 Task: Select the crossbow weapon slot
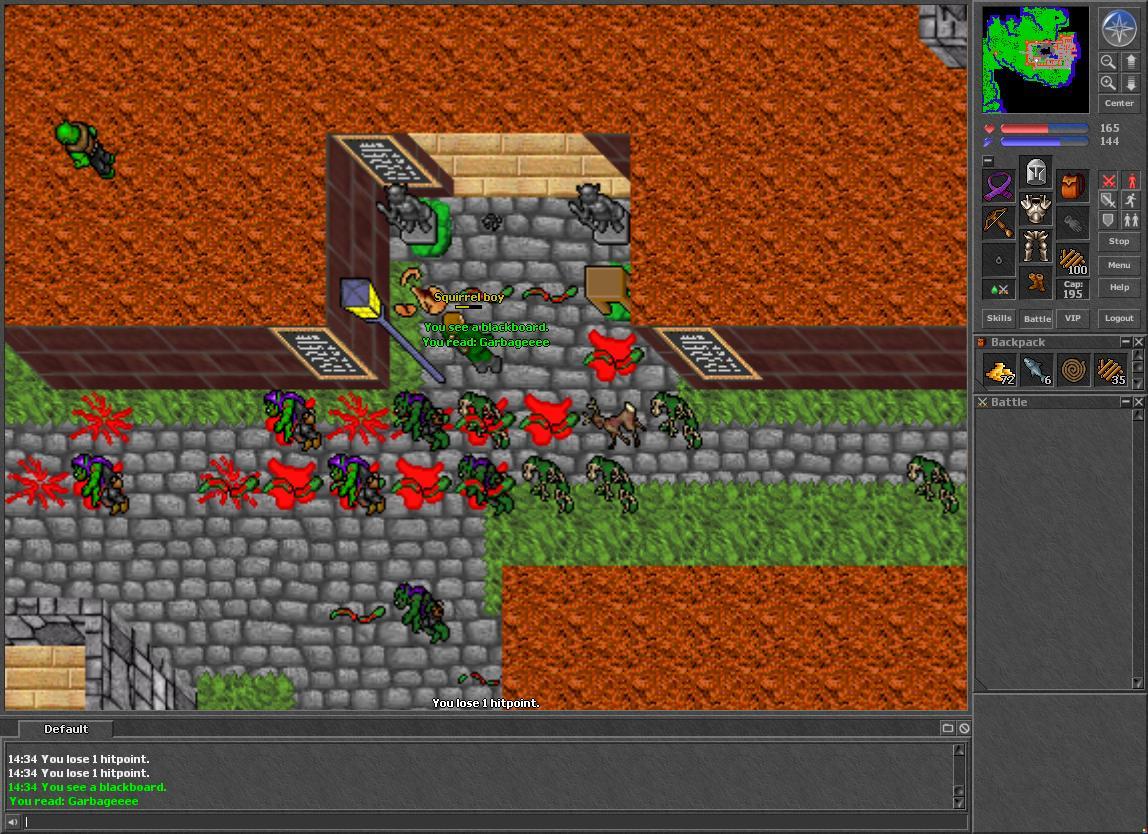point(998,223)
